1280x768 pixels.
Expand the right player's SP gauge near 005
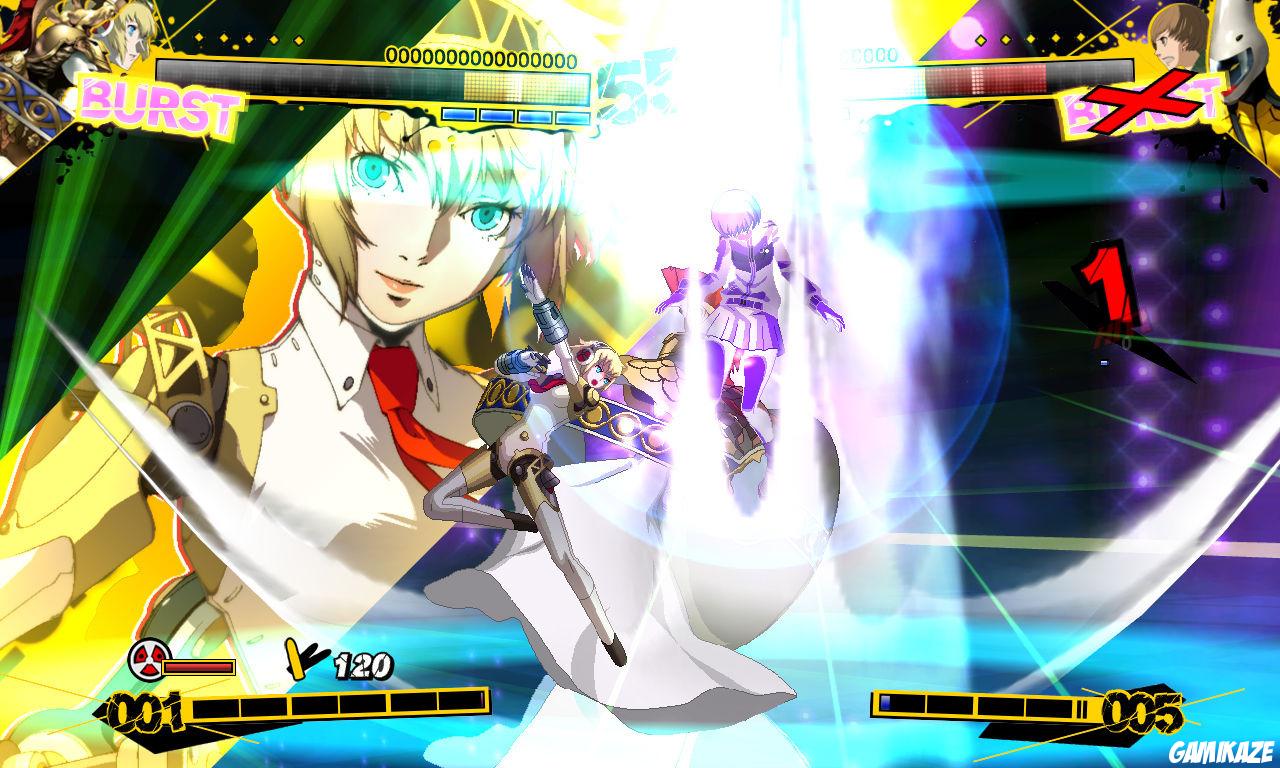pos(980,705)
